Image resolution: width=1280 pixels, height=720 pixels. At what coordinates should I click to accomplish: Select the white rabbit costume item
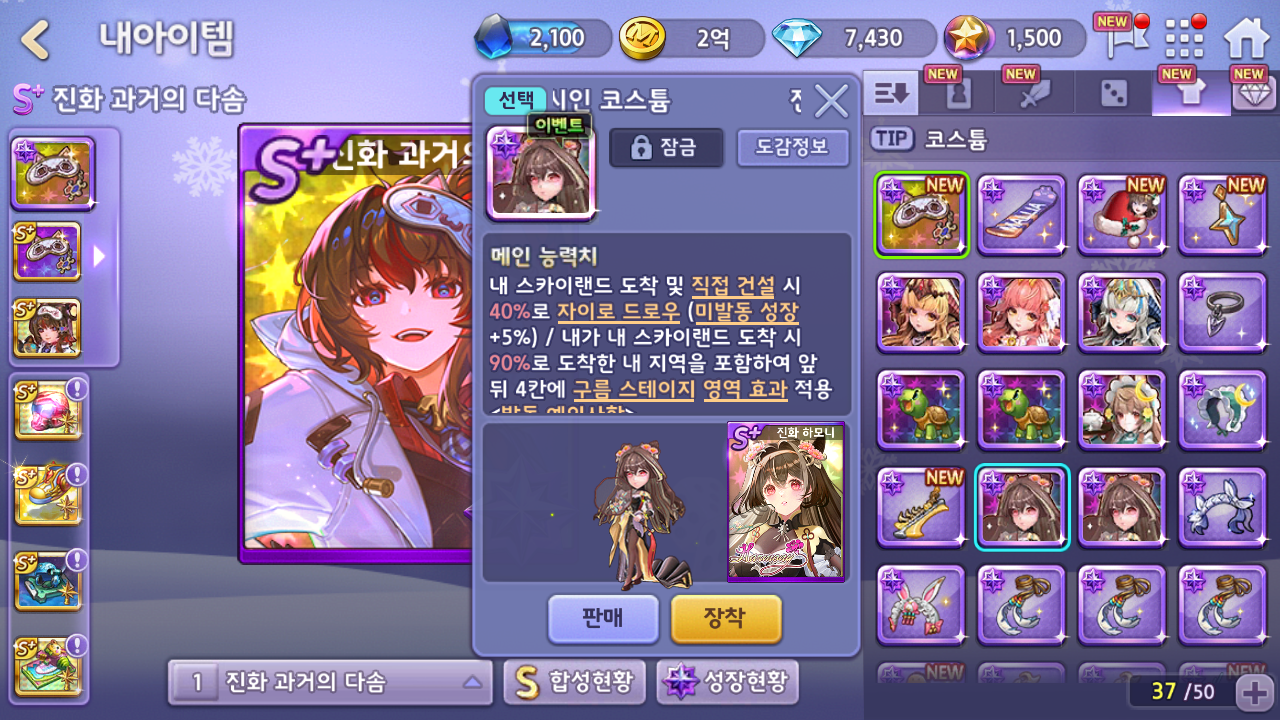pyautogui.click(x=921, y=606)
